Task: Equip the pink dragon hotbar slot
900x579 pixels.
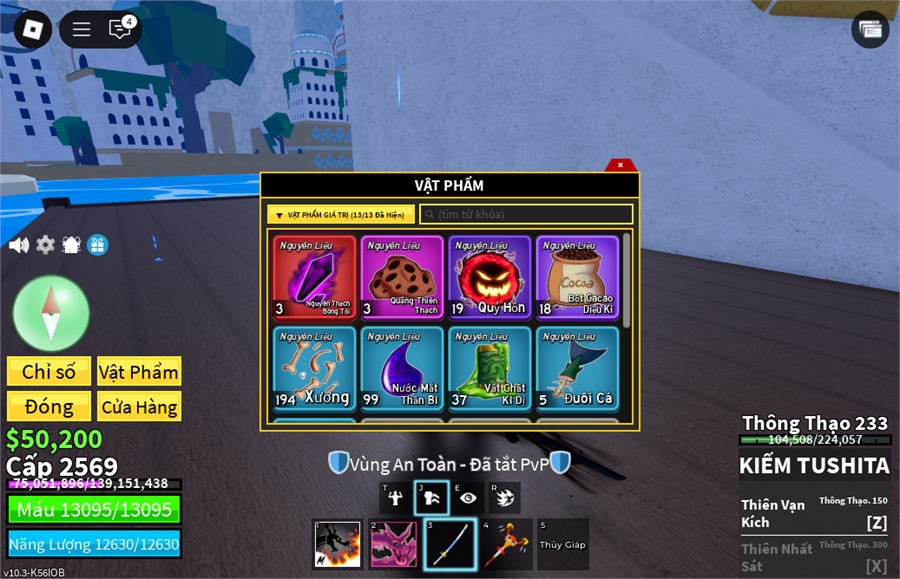Action: pos(394,544)
